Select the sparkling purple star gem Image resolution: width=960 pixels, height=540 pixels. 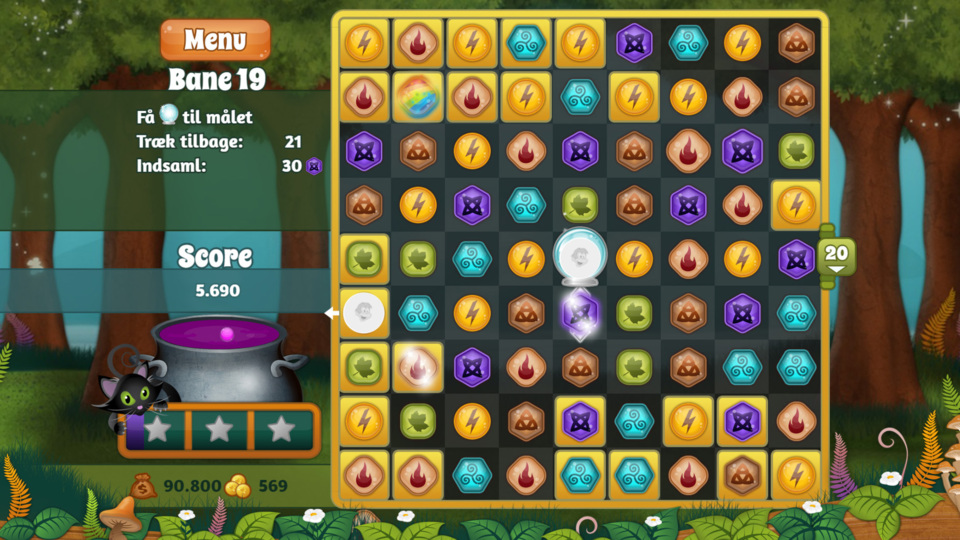(x=580, y=312)
